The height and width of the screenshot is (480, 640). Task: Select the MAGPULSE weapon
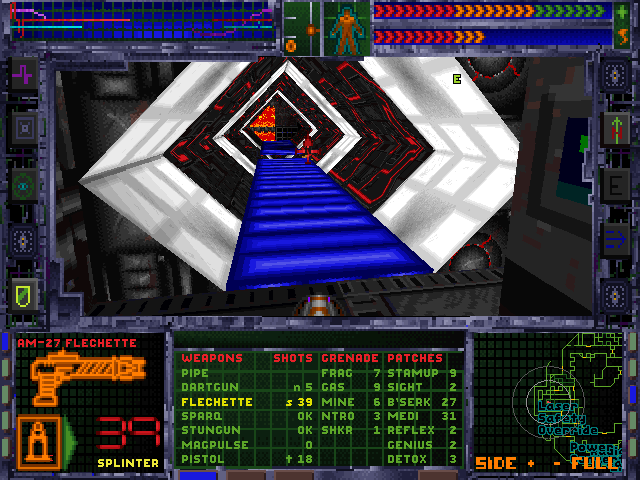click(x=209, y=445)
